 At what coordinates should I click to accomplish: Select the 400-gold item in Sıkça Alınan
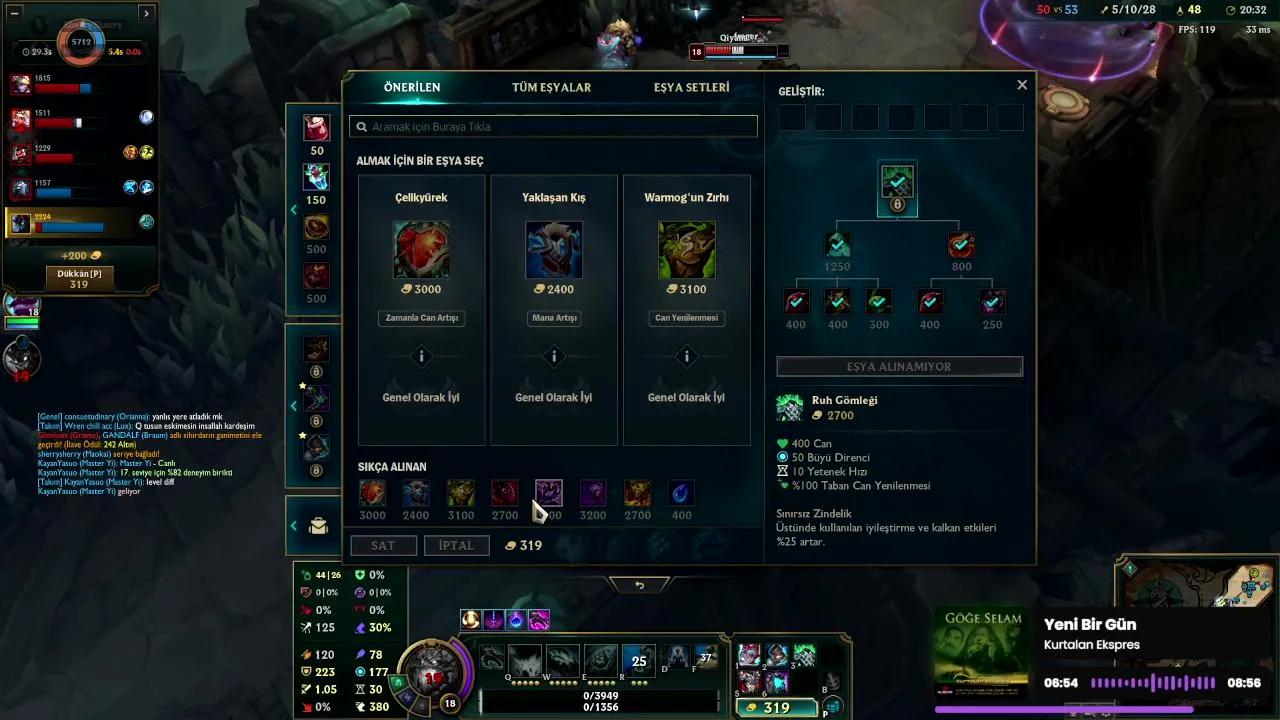point(681,493)
